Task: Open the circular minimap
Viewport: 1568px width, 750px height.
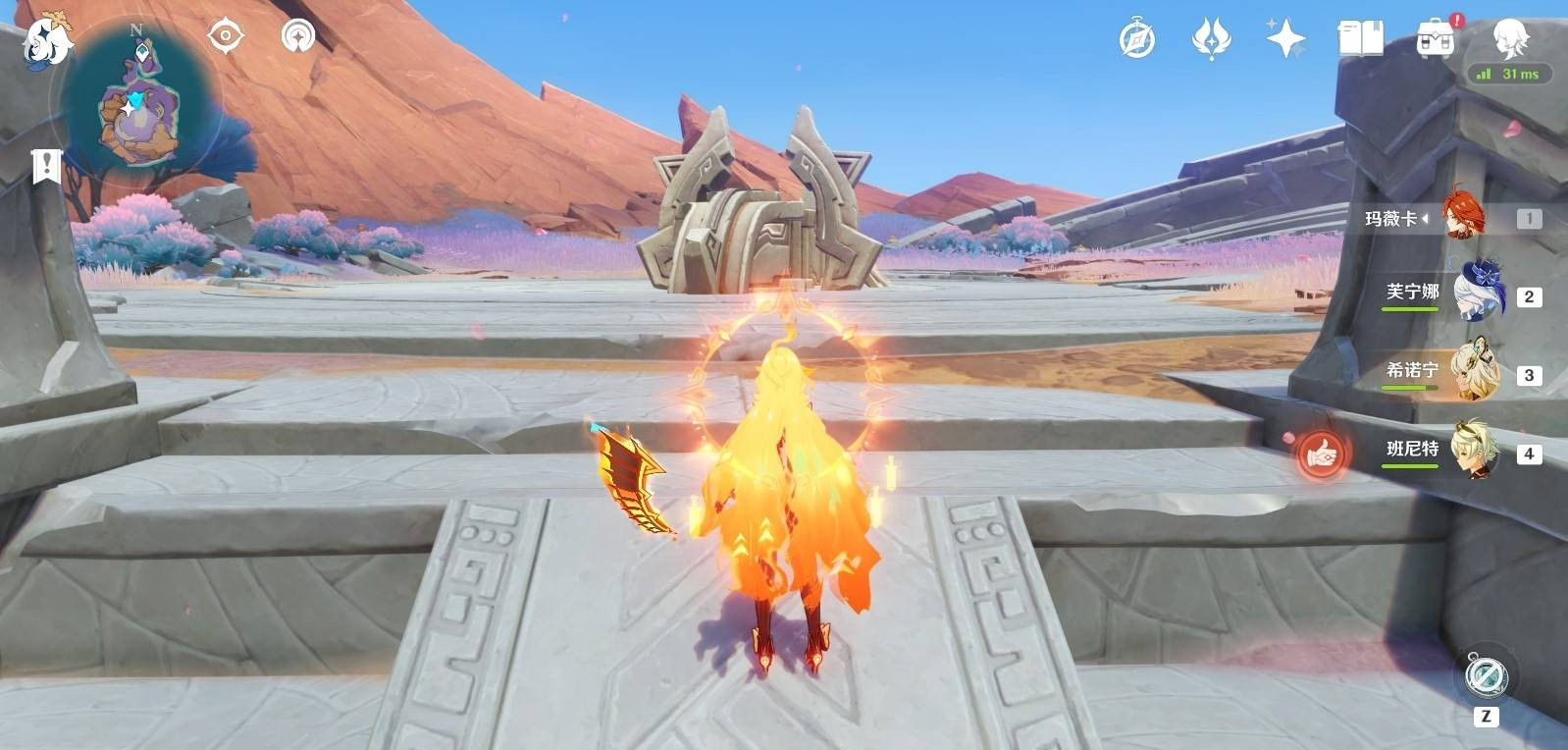Action: click(137, 108)
